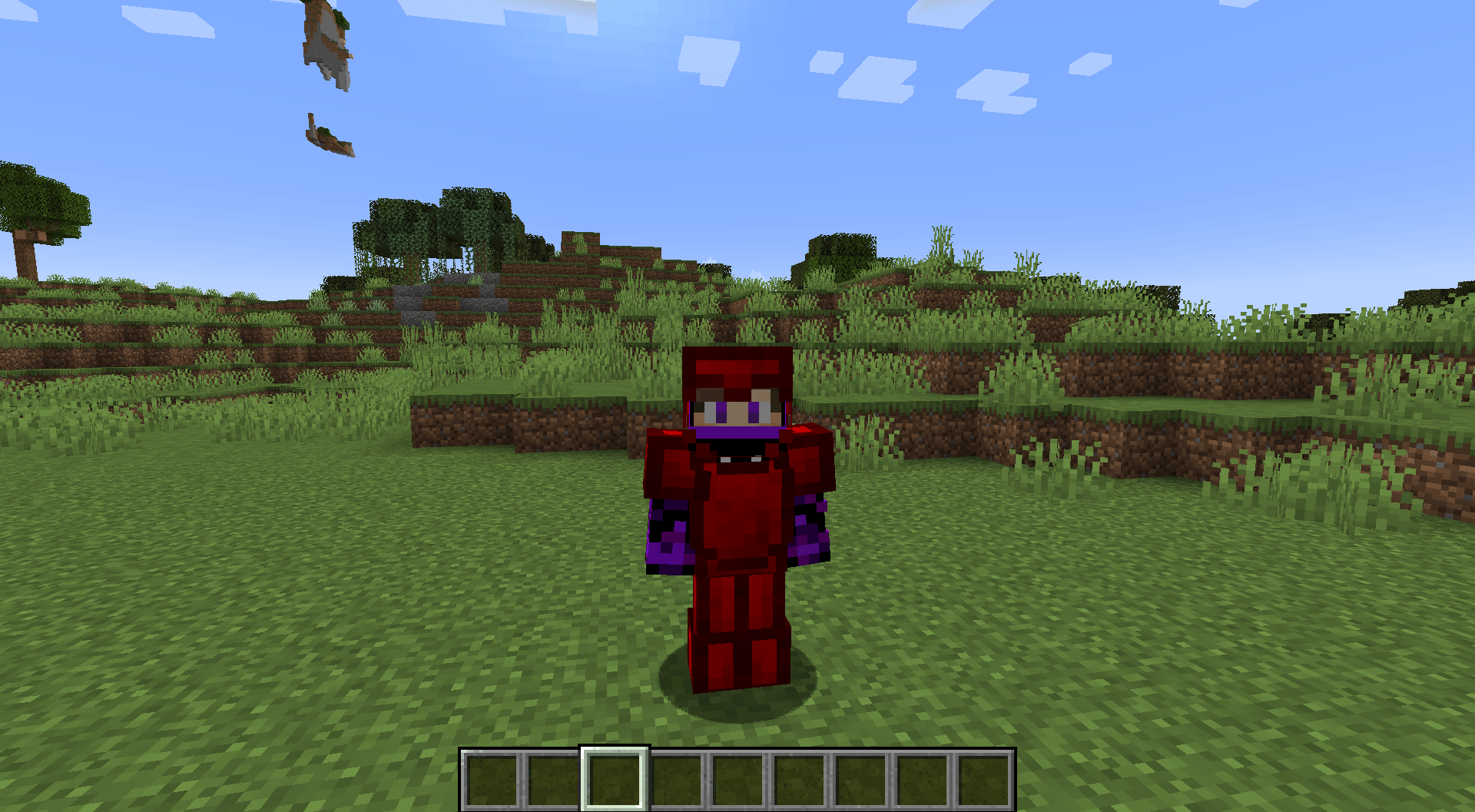The height and width of the screenshot is (812, 1475).
Task: Select the fourth hotbar slot
Action: pos(677,778)
